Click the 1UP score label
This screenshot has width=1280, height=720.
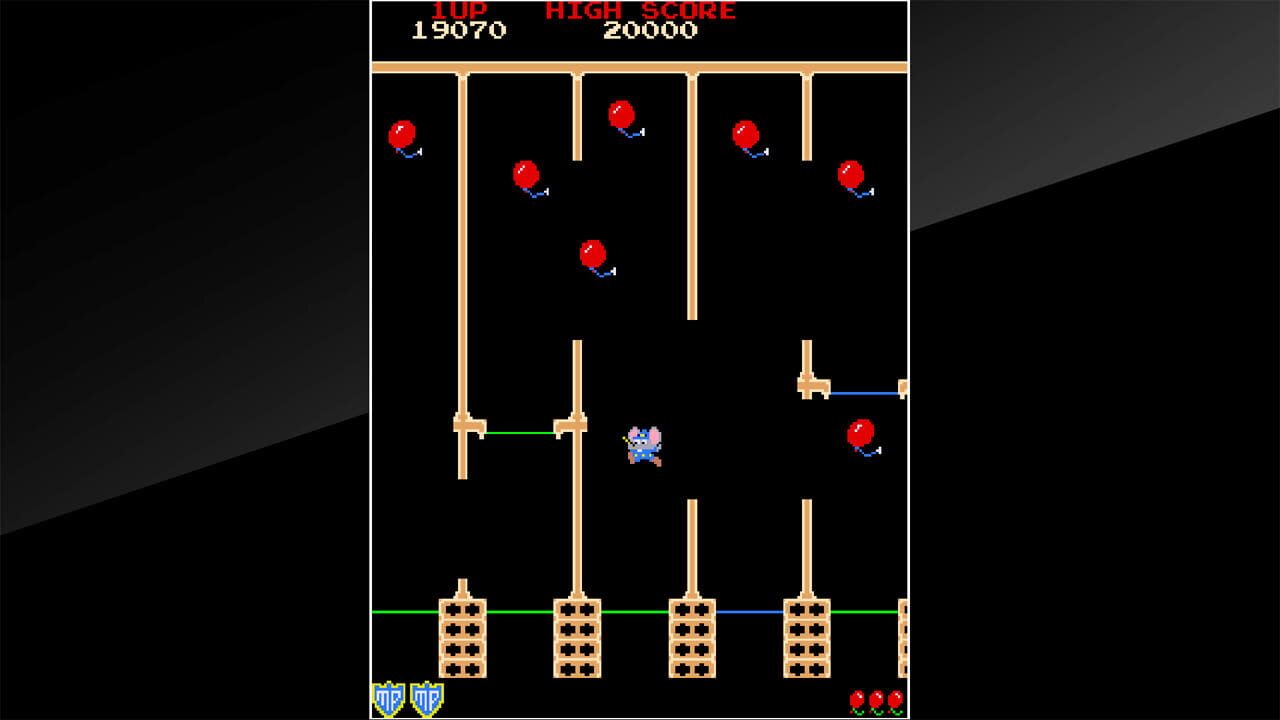coord(462,12)
